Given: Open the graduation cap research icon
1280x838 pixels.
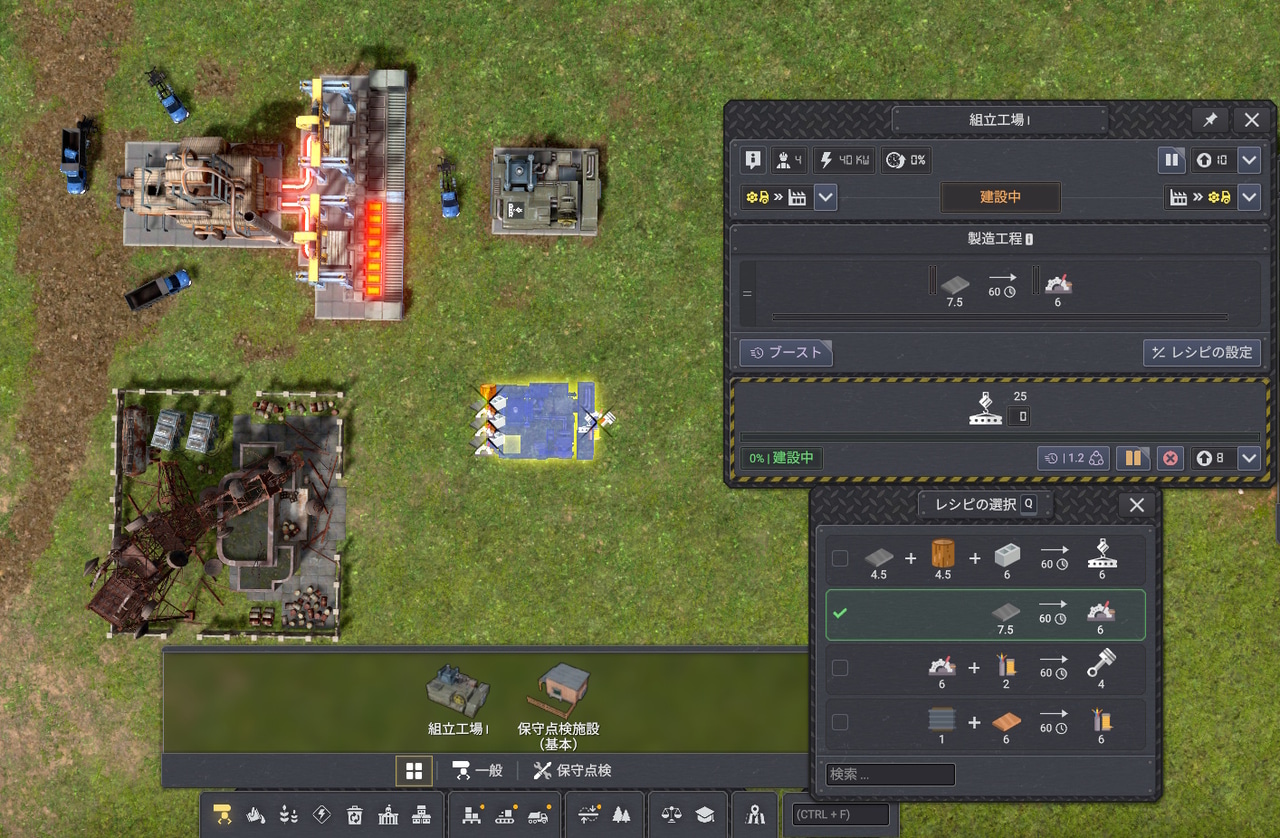Looking at the screenshot, I should point(704,815).
